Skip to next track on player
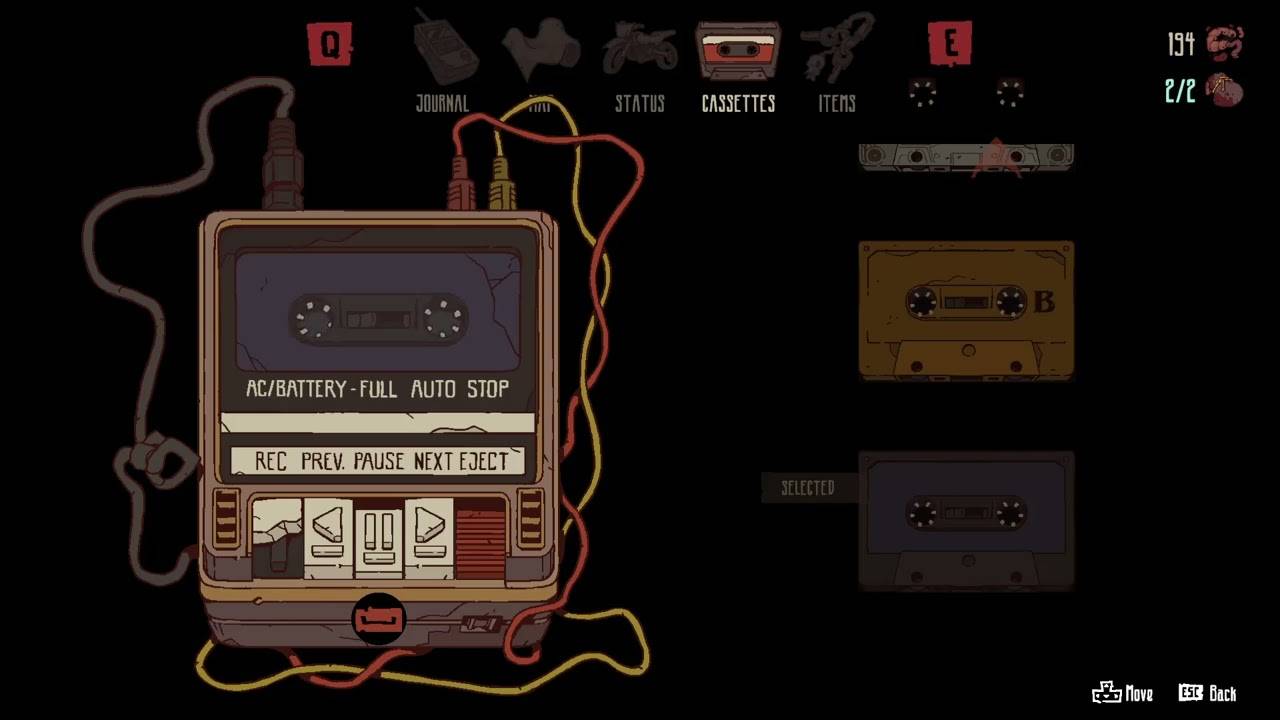This screenshot has height=720, width=1280. tap(429, 537)
